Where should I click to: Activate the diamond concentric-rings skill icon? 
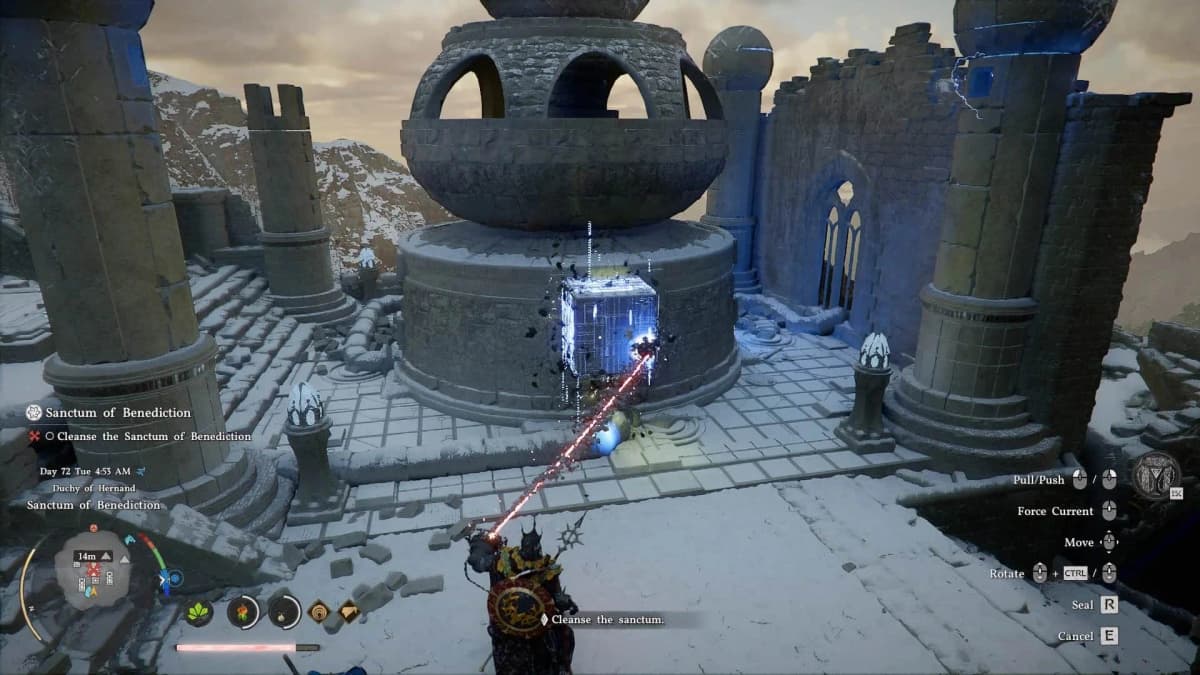coord(319,611)
